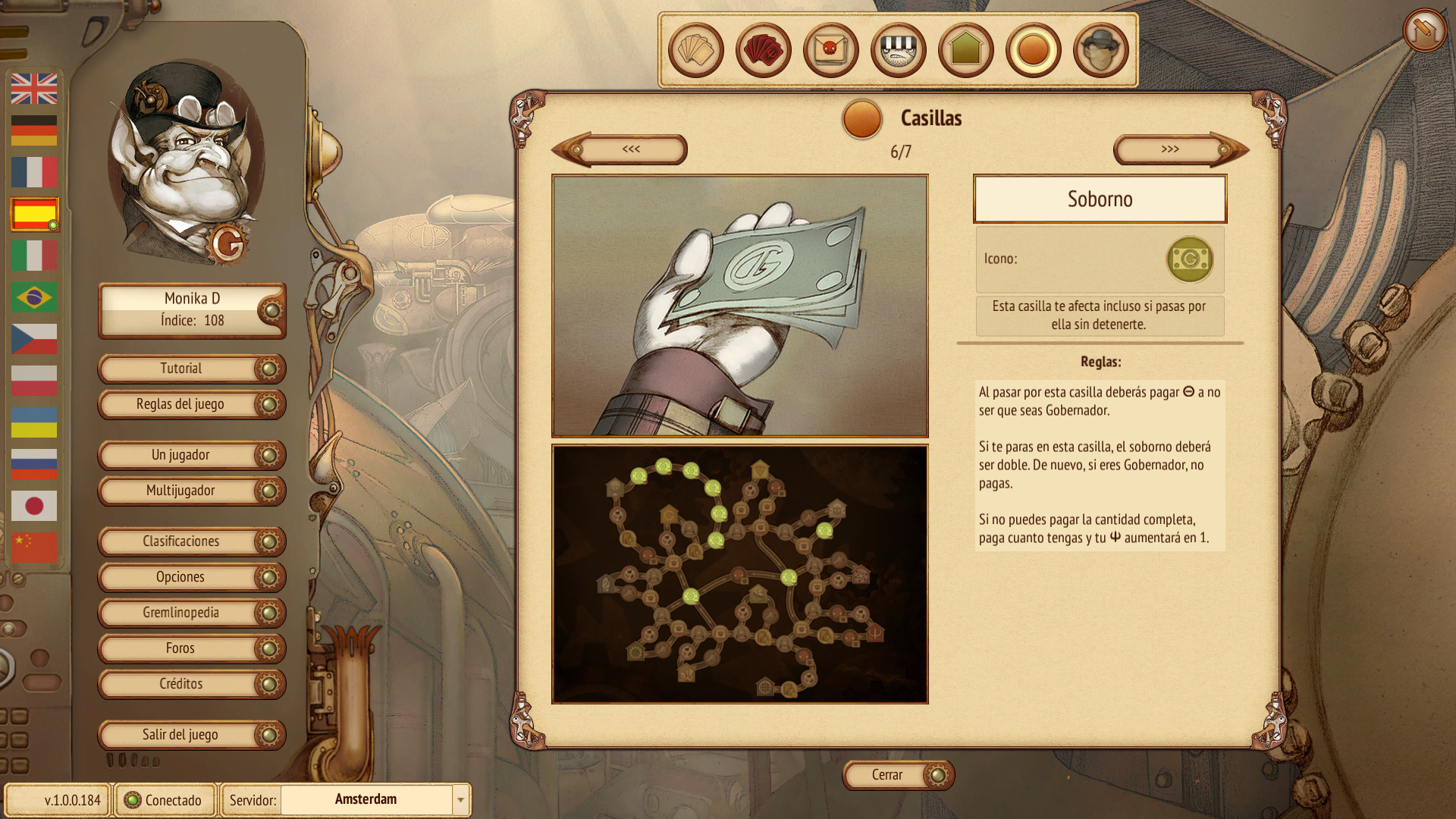
Task: Change language with the British flag
Action: pos(34,89)
